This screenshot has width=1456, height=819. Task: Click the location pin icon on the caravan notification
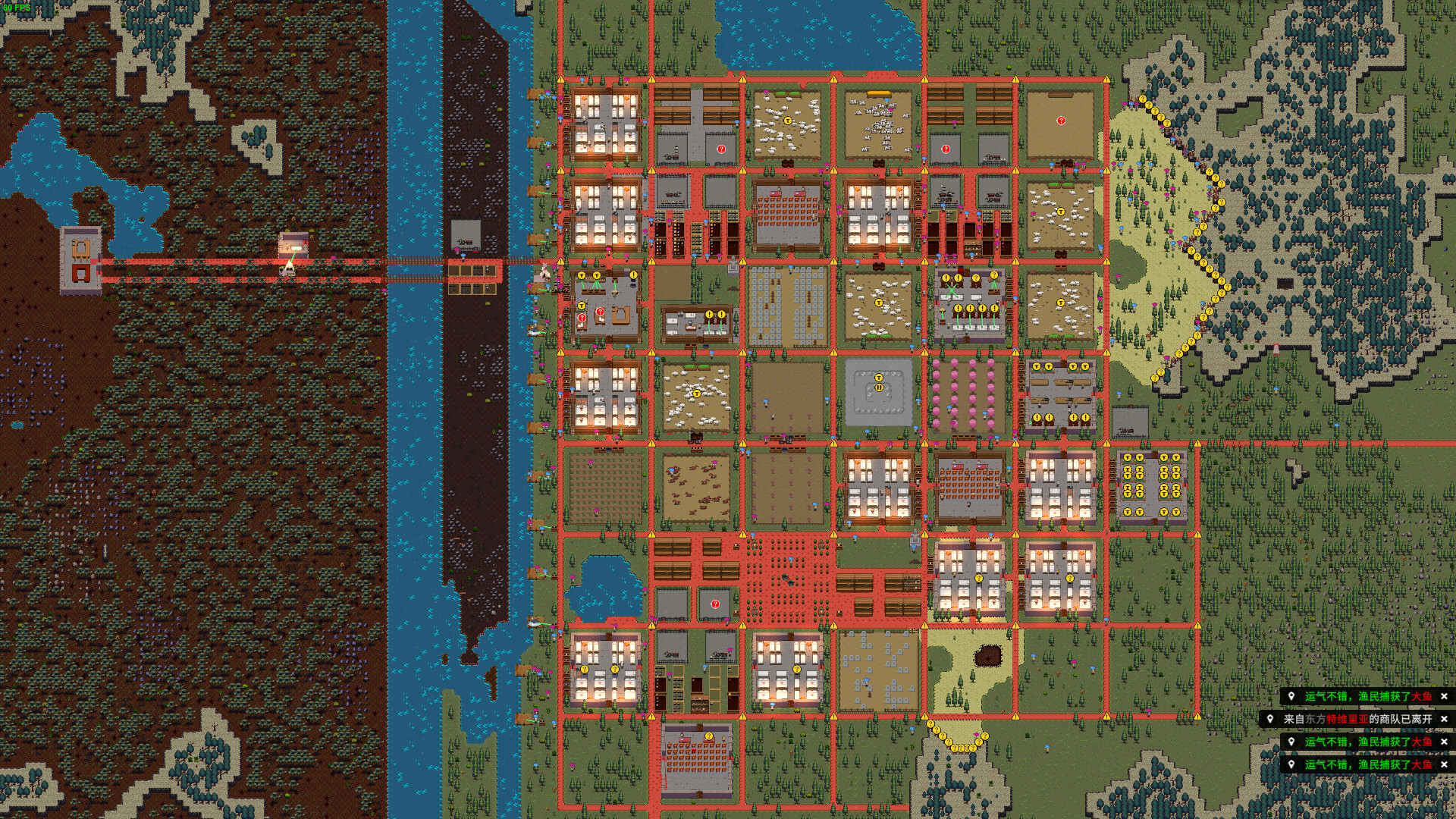pyautogui.click(x=1270, y=720)
